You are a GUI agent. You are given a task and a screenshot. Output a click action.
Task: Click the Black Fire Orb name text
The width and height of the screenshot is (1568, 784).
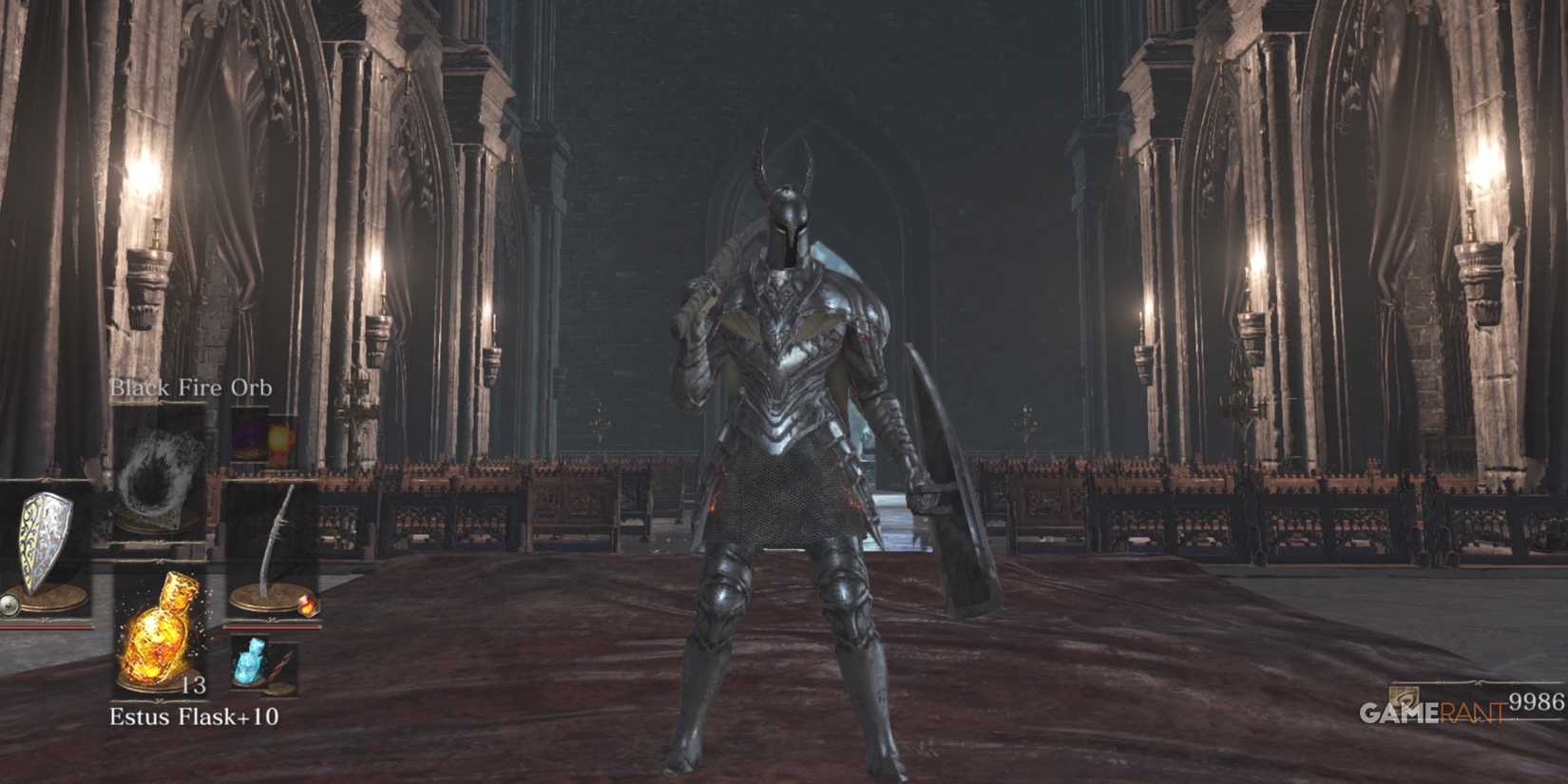tap(191, 387)
